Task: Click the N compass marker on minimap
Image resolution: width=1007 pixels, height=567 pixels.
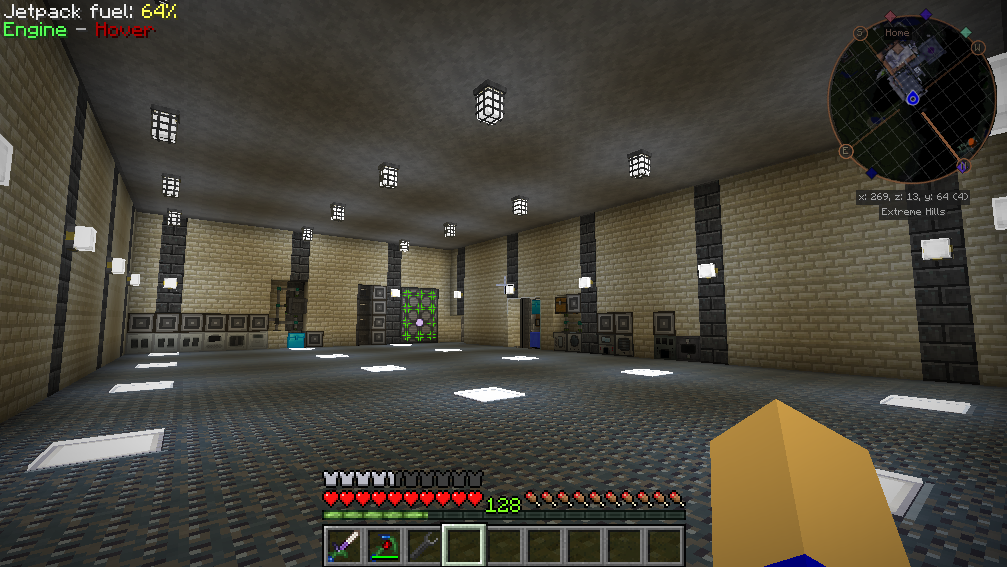Action: tap(963, 165)
